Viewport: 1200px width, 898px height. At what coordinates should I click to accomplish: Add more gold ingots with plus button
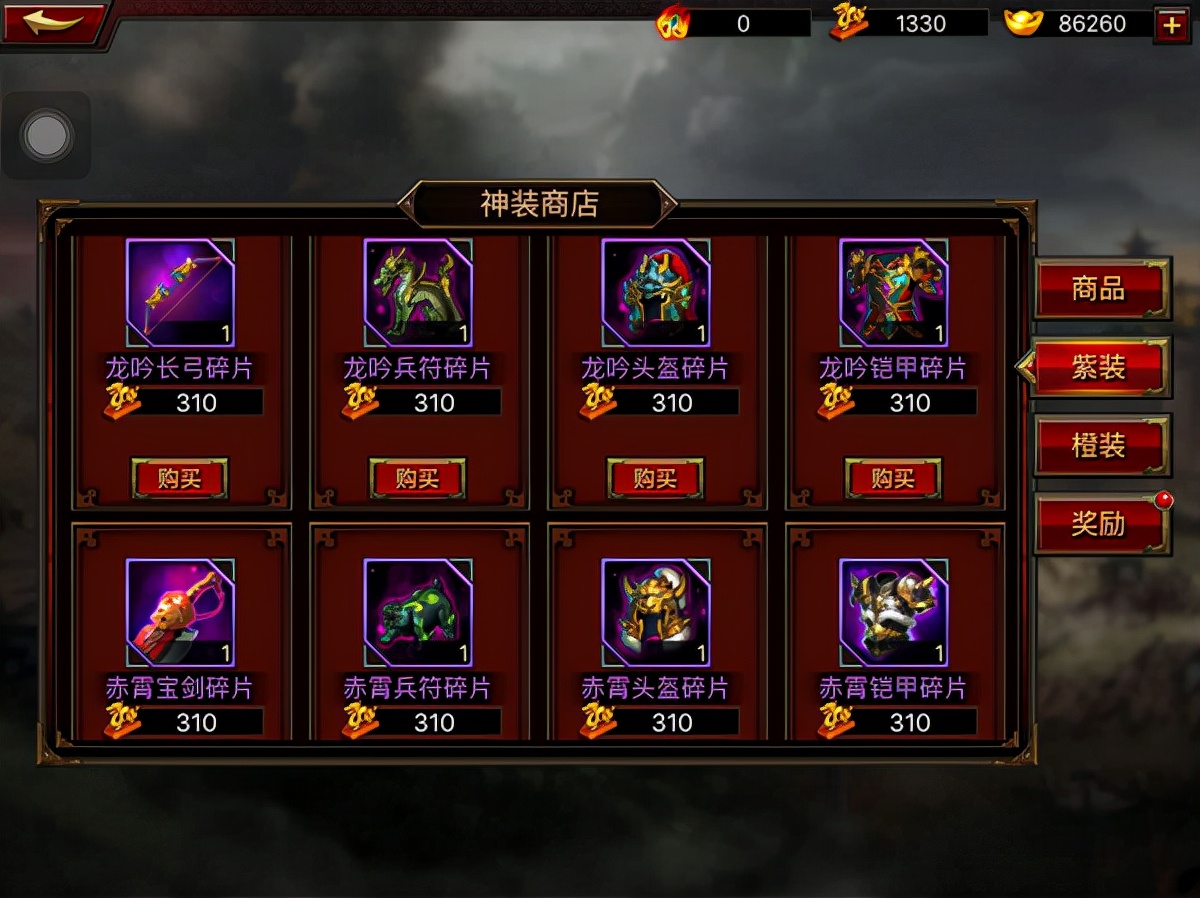1170,24
